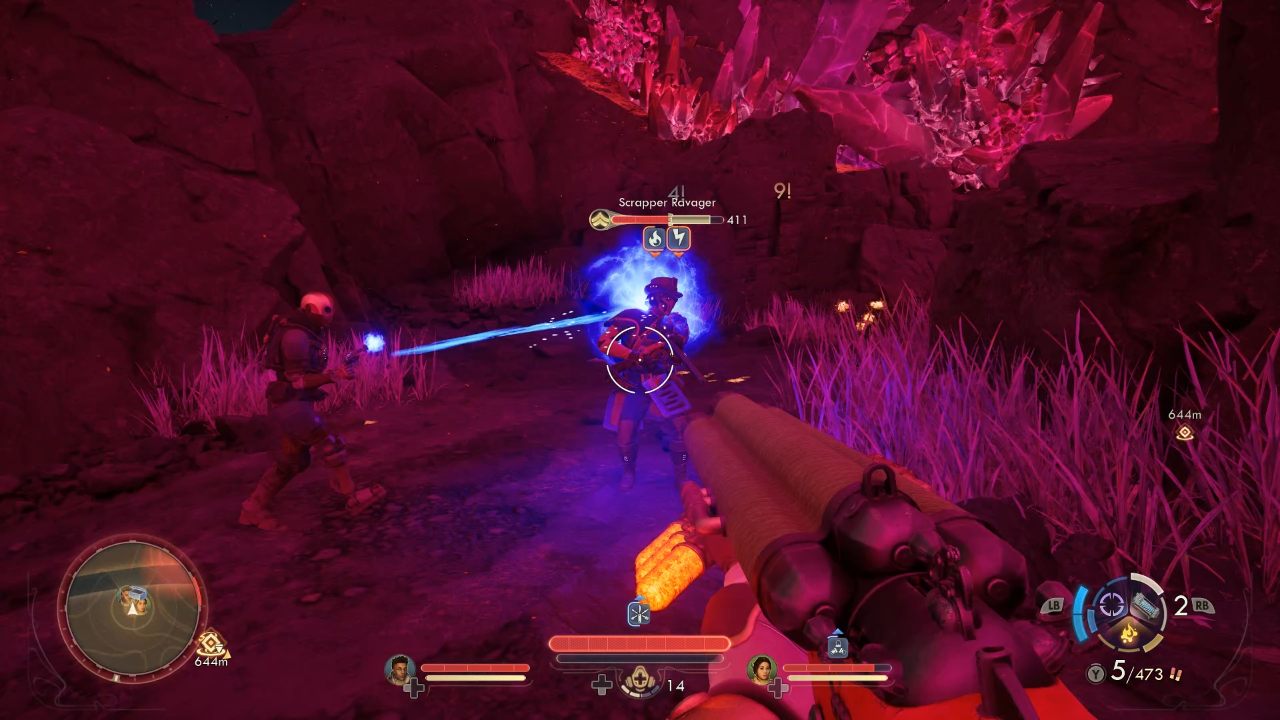The width and height of the screenshot is (1280, 720).
Task: Select the flame segment of the wheel
Action: (1128, 632)
